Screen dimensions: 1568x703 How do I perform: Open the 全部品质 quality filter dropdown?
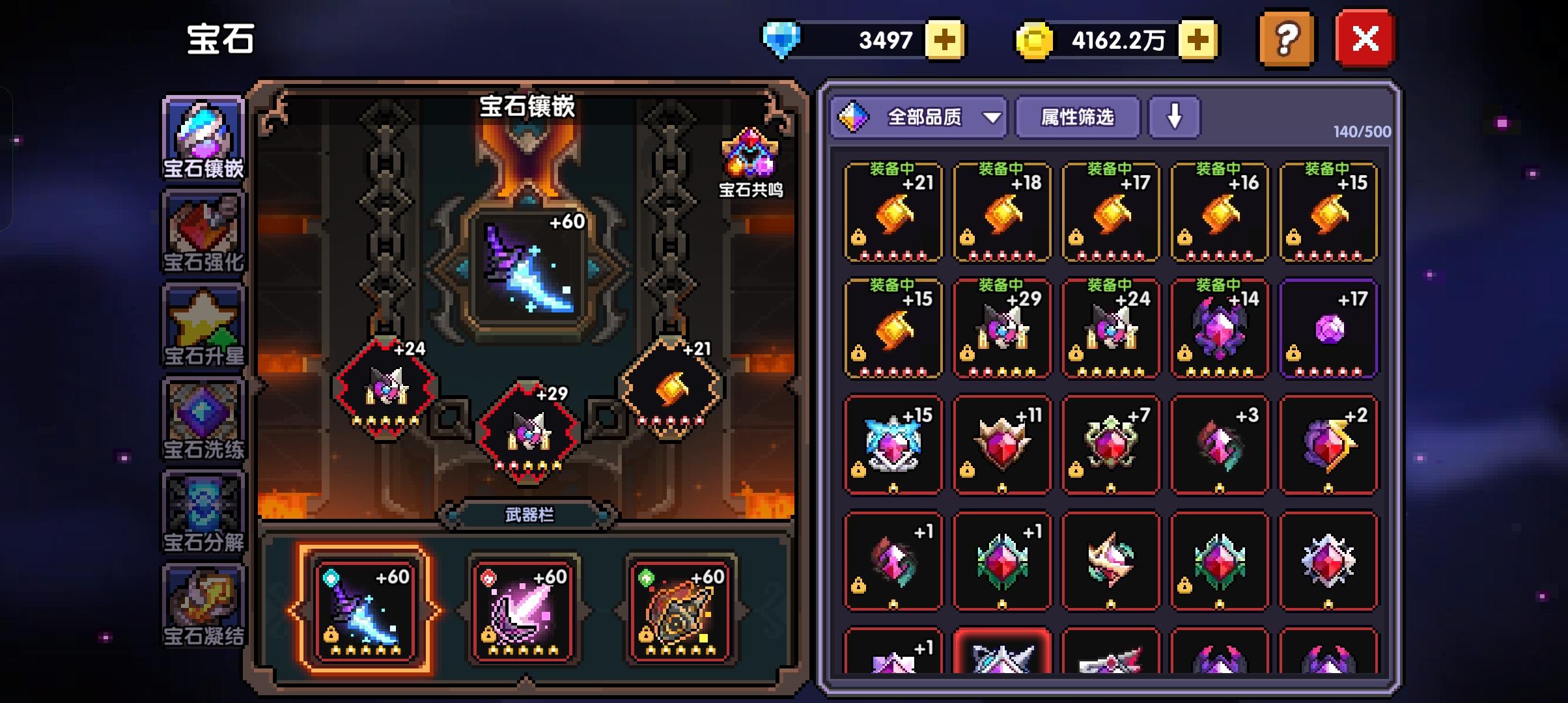tap(918, 117)
